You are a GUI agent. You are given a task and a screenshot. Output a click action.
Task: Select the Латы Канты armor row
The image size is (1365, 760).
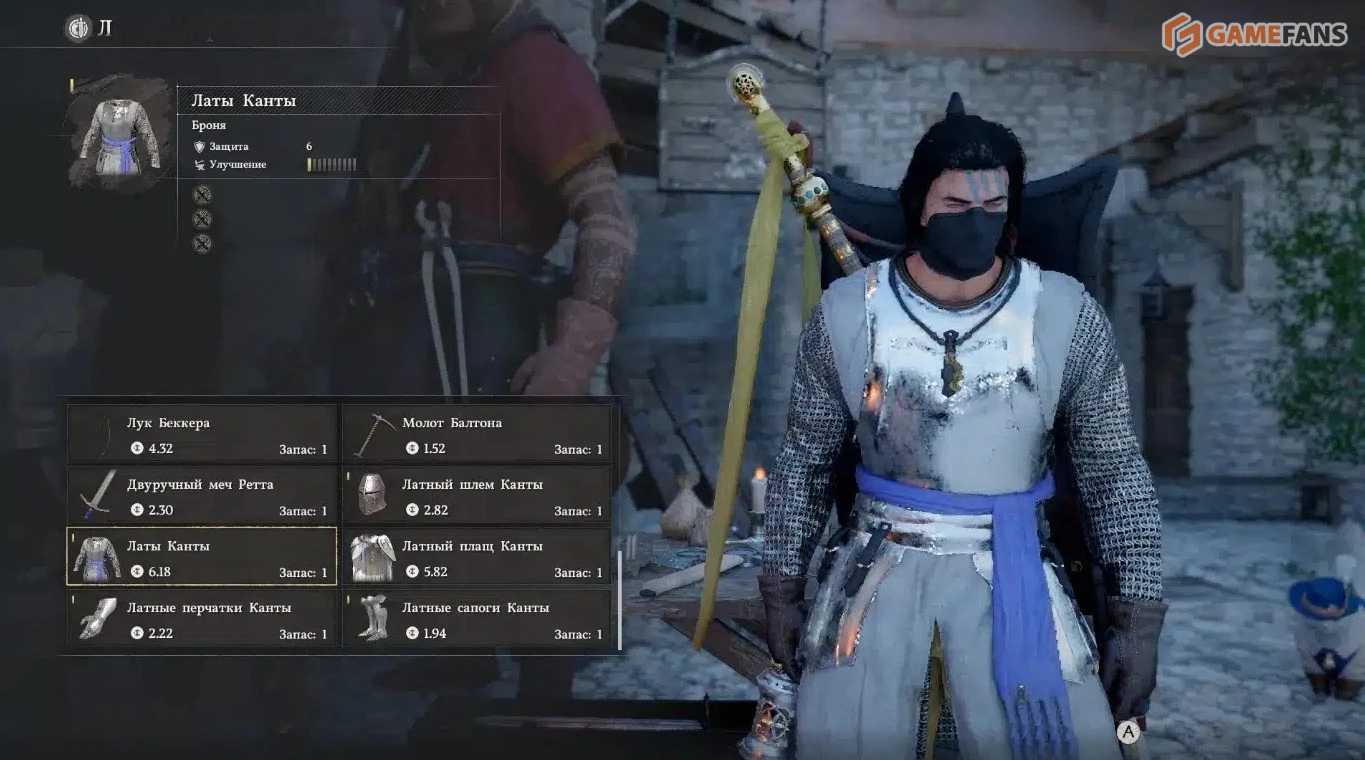pyautogui.click(x=202, y=558)
